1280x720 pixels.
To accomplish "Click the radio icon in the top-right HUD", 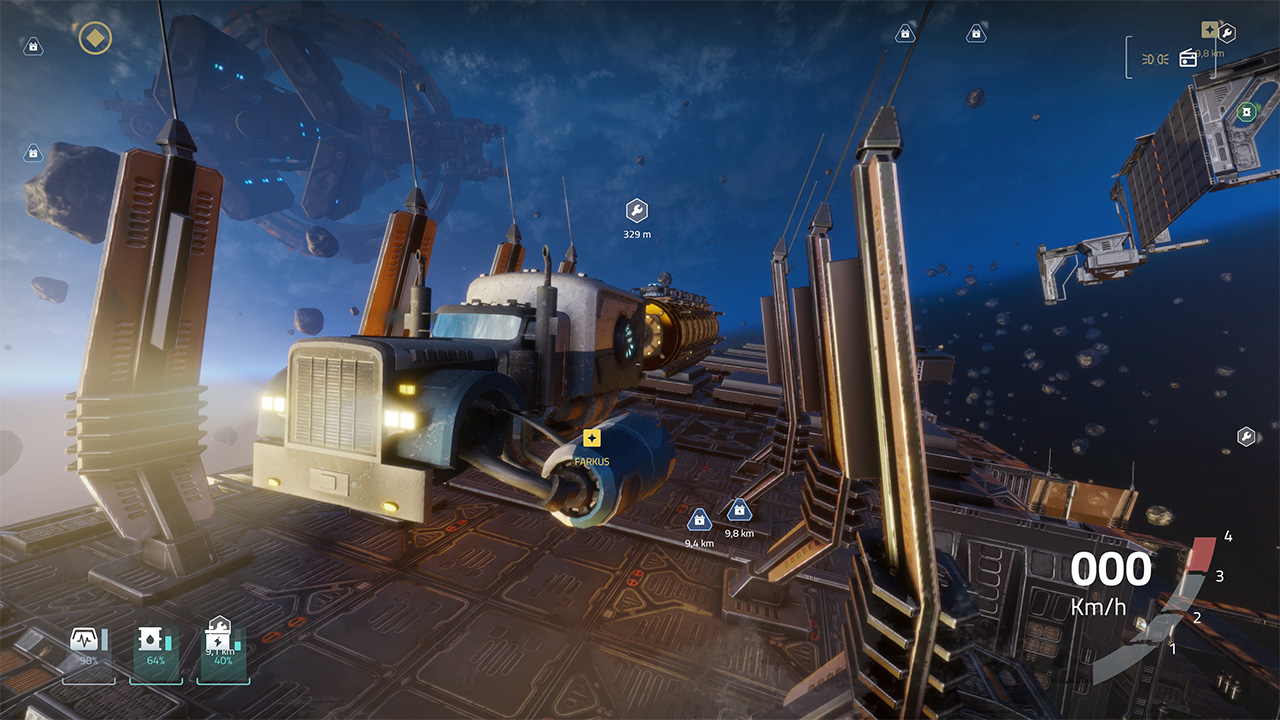I will 1188,58.
